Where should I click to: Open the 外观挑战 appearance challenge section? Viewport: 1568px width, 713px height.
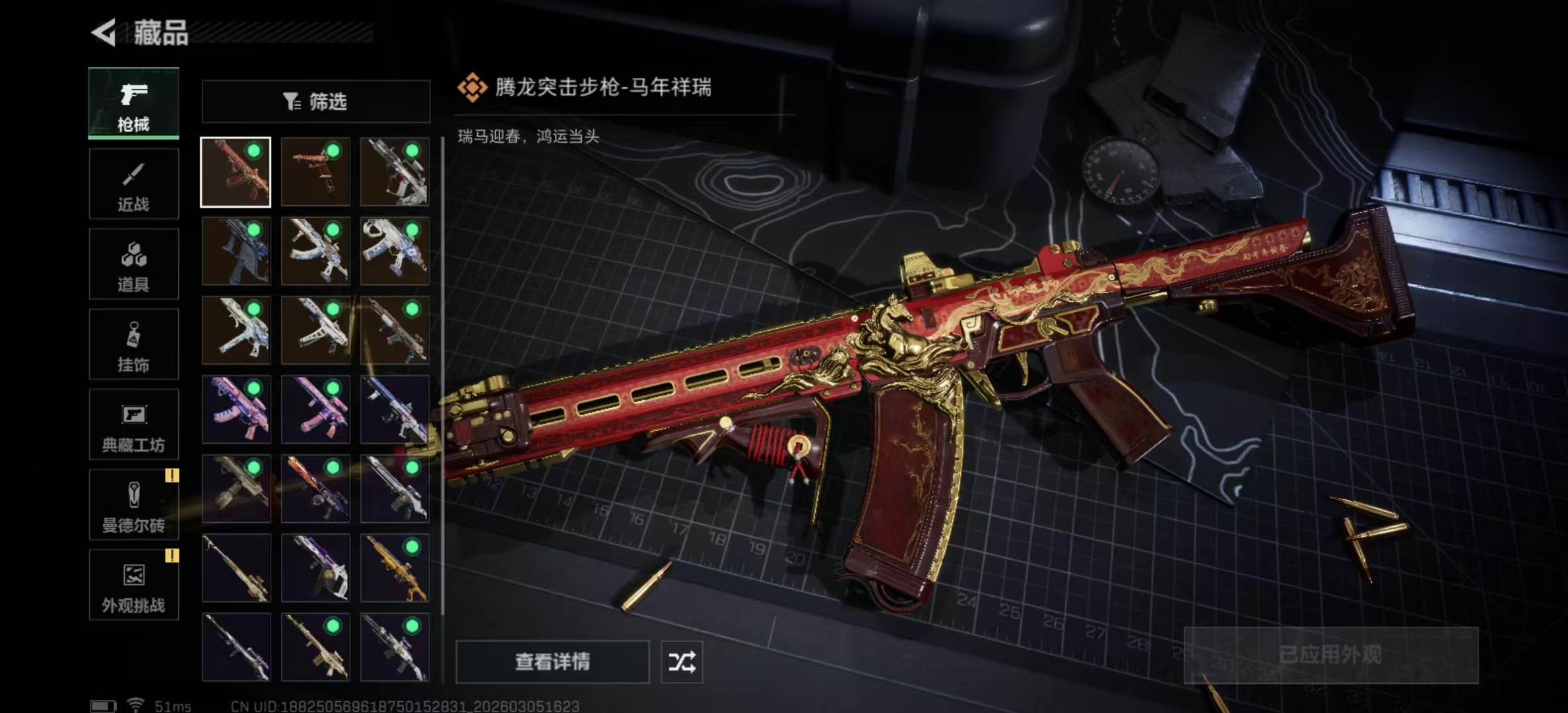coord(133,586)
